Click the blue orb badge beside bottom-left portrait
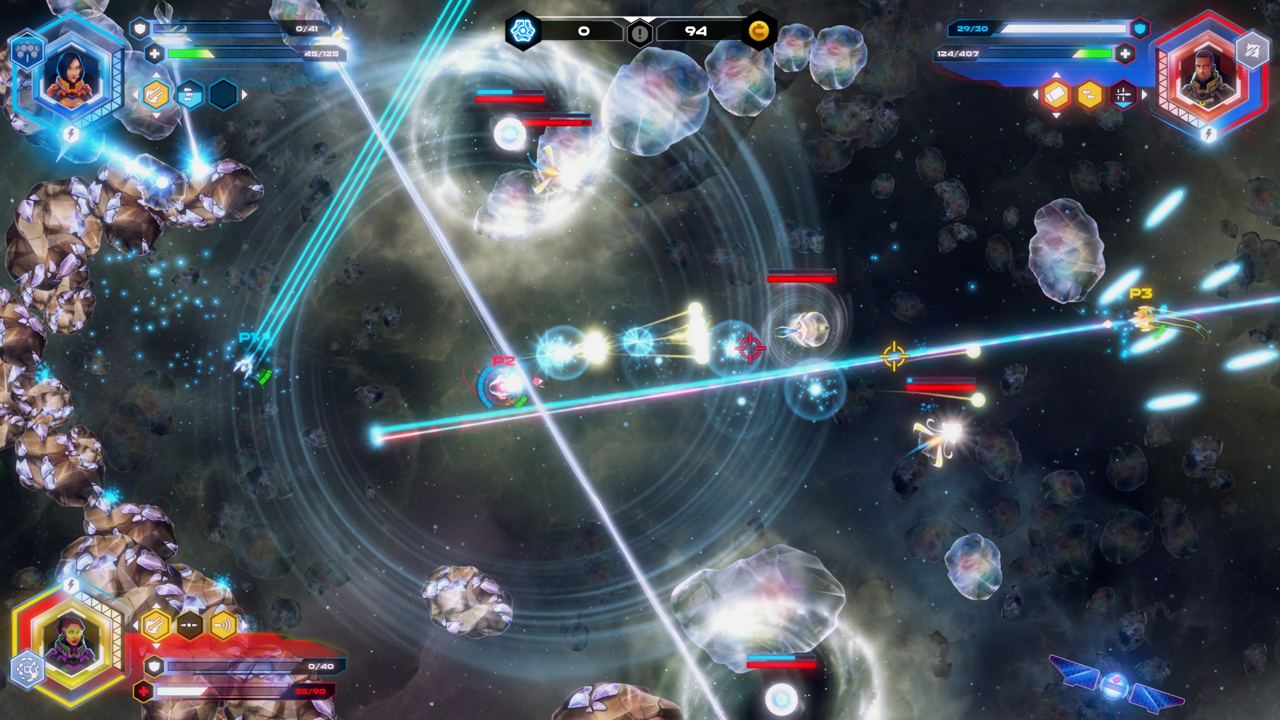Viewport: 1280px width, 720px height. (27, 668)
